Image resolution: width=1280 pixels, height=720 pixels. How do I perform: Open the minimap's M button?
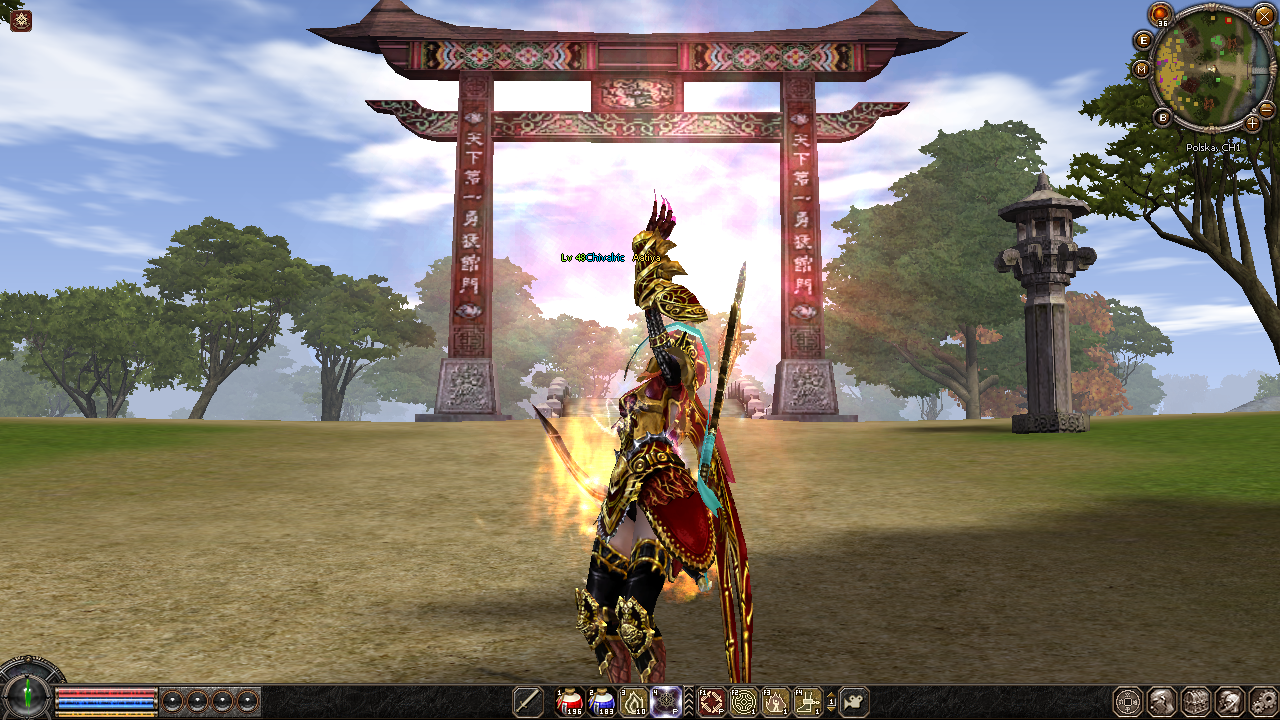(x=1142, y=69)
